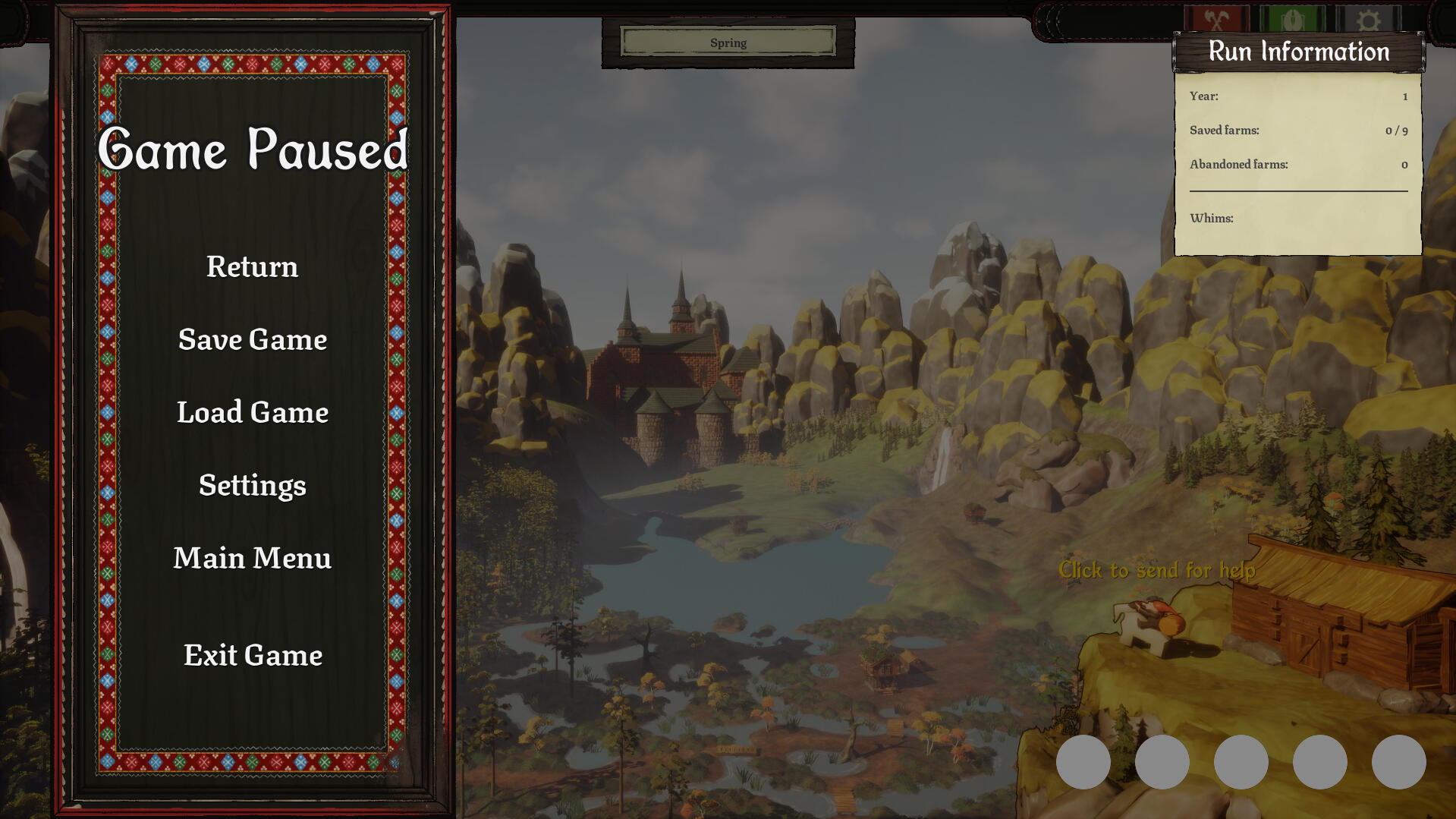Open the Save Game menu

252,340
